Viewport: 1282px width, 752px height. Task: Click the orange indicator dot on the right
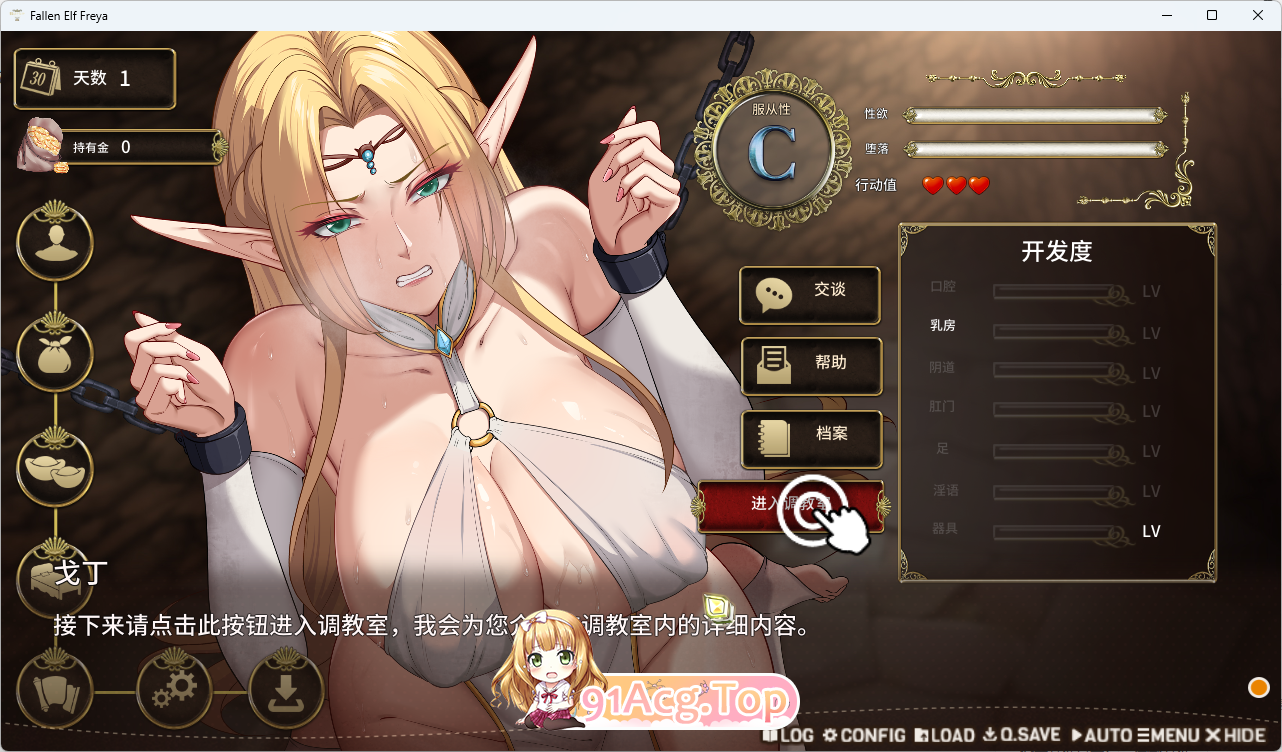click(1257, 687)
